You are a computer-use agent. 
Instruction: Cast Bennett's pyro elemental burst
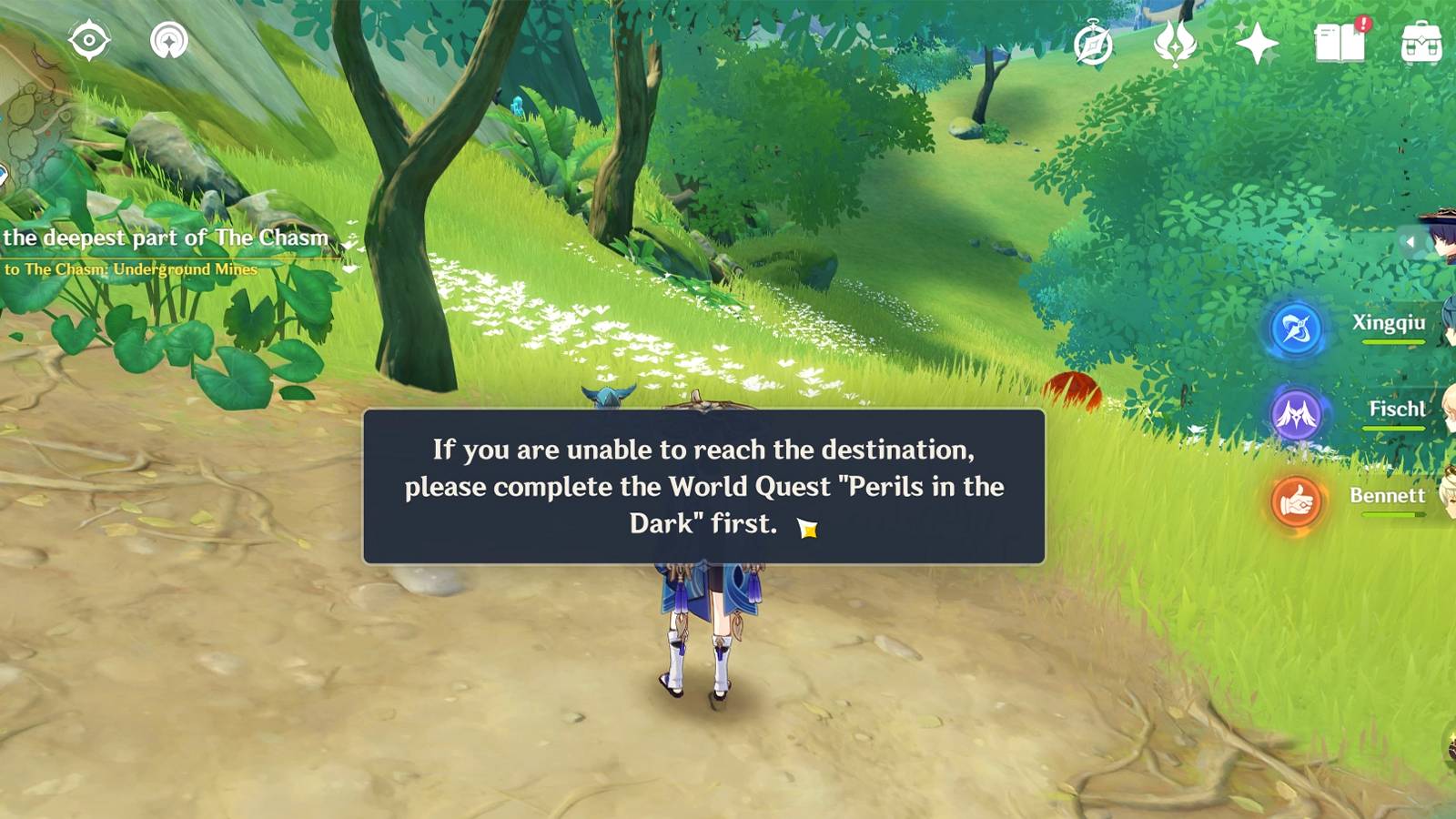click(1299, 499)
